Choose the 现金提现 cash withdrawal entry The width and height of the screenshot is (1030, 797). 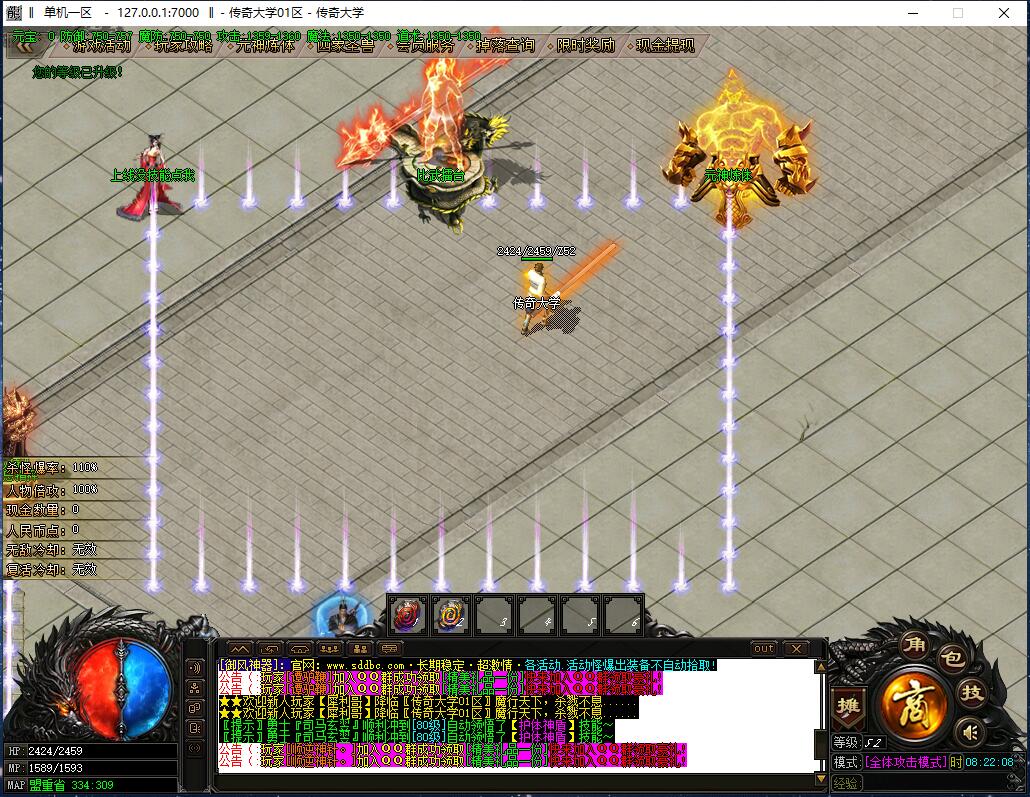click(x=665, y=46)
